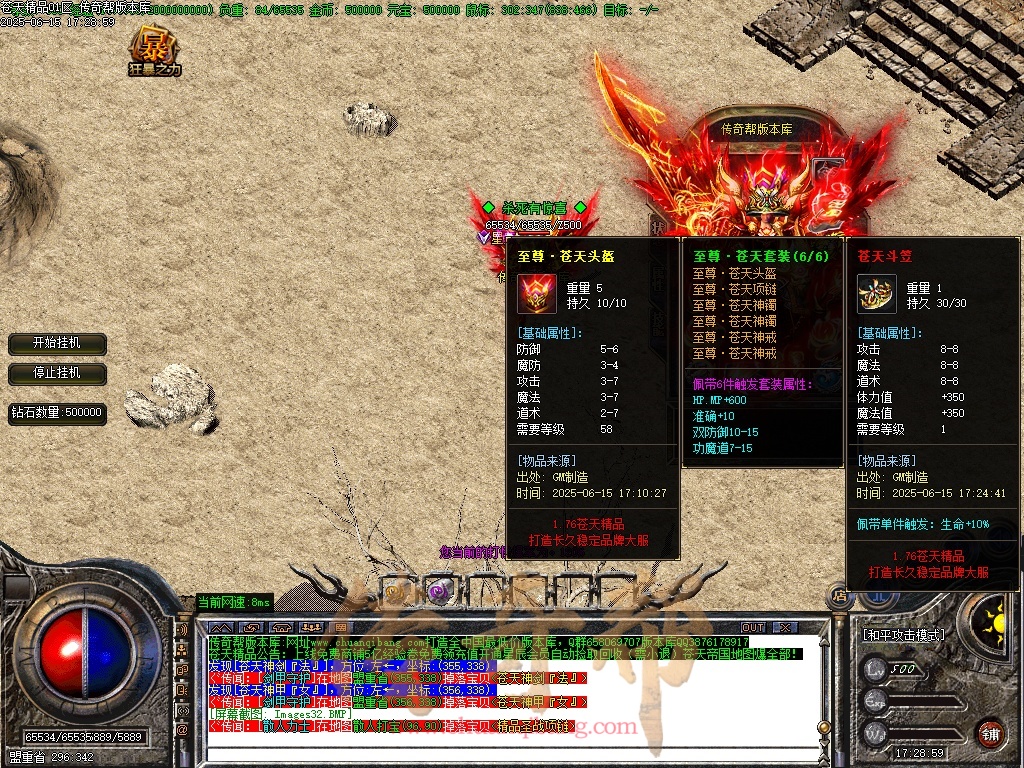Image resolution: width=1024 pixels, height=768 pixels.
Task: Stop auto-battle with 停止挂机 button
Action: pos(57,373)
